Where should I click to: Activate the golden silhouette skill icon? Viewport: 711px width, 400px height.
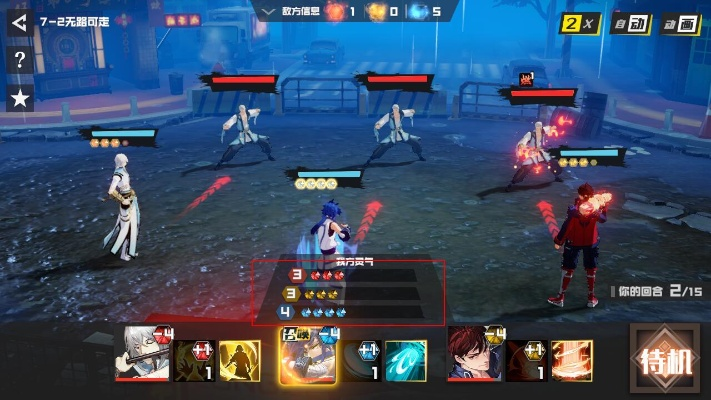(x=239, y=361)
